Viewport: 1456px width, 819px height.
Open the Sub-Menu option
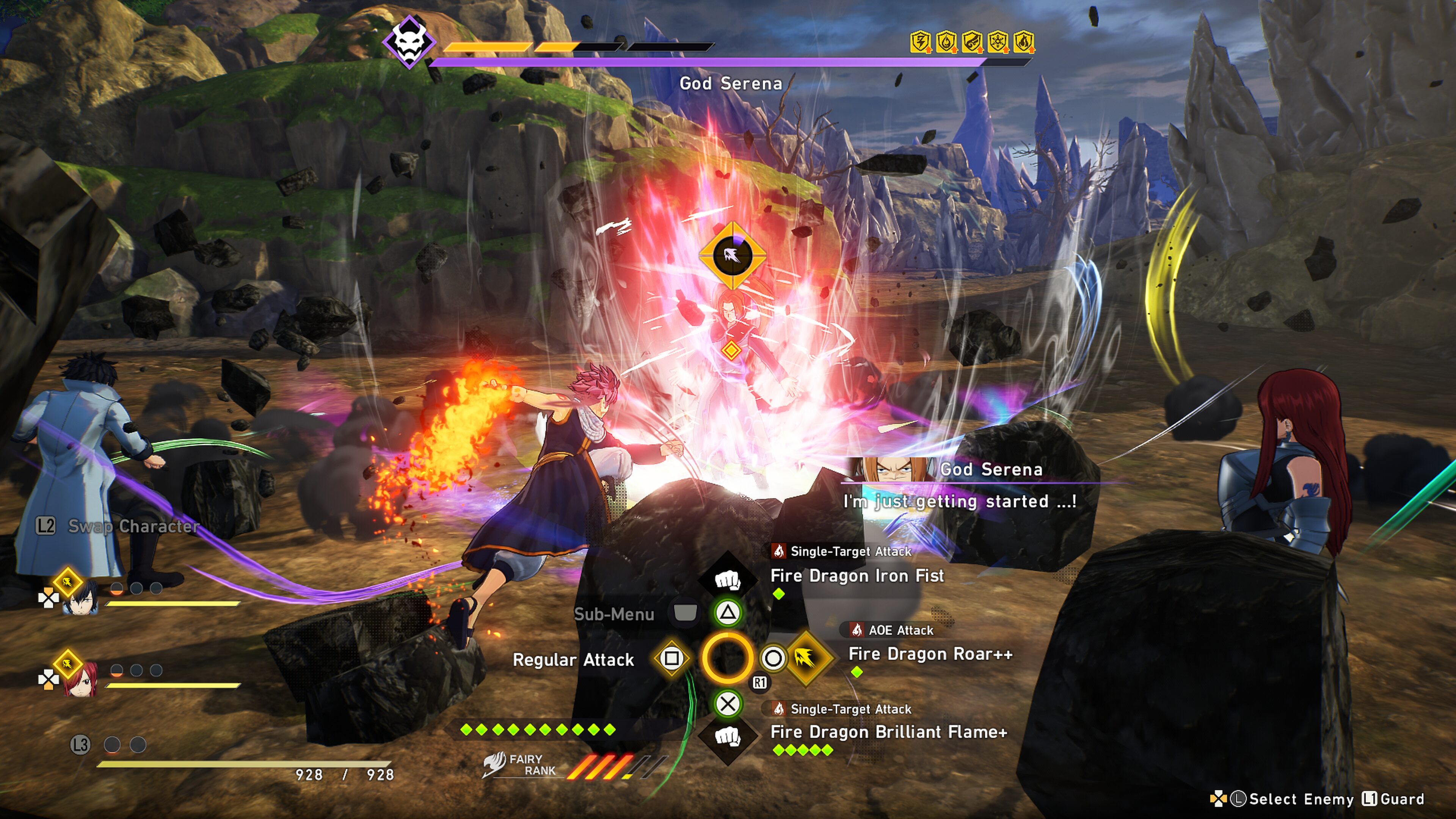[614, 614]
